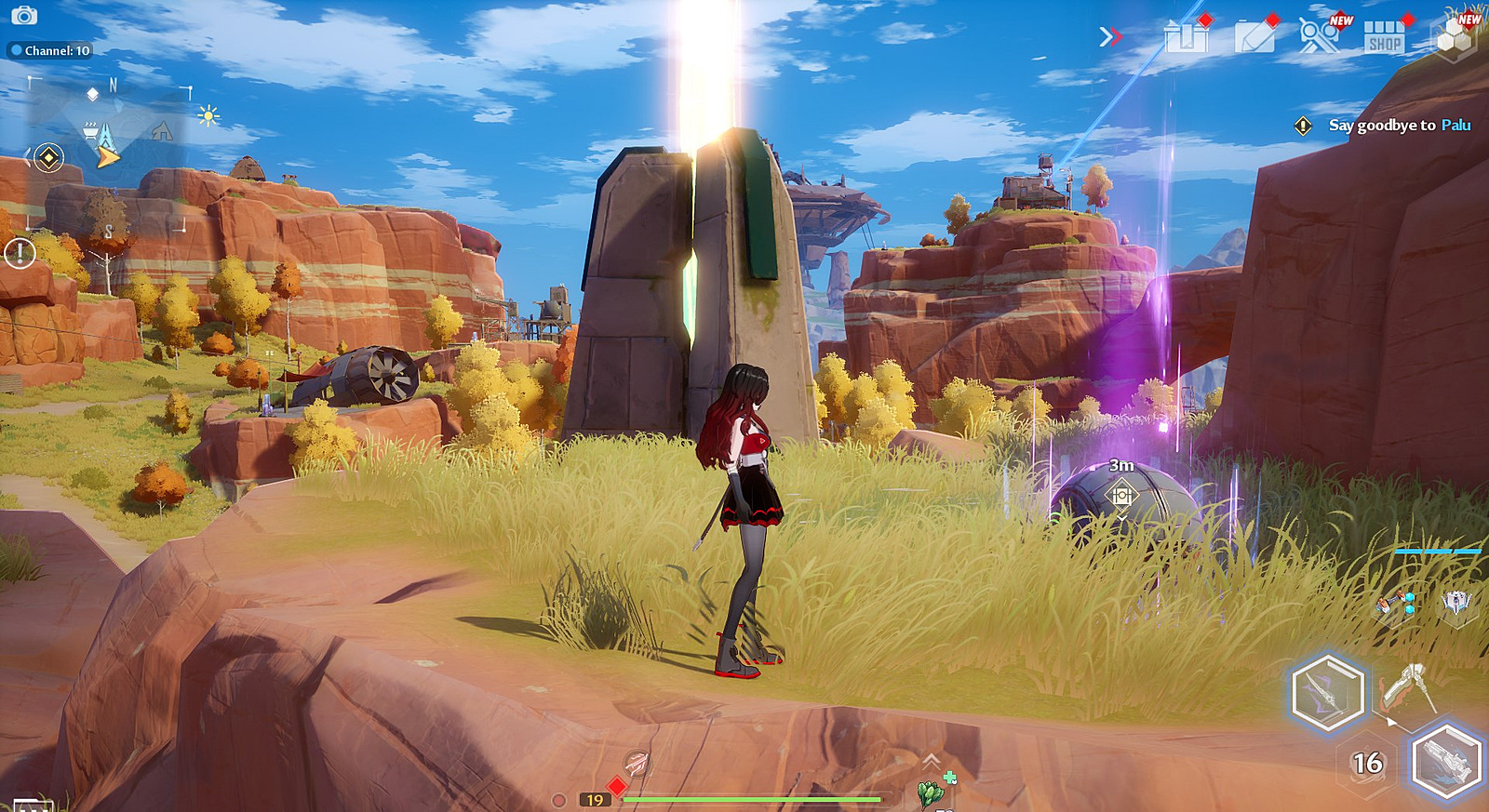Activate the dodge skill showing 16
The image size is (1489, 812).
(1367, 764)
